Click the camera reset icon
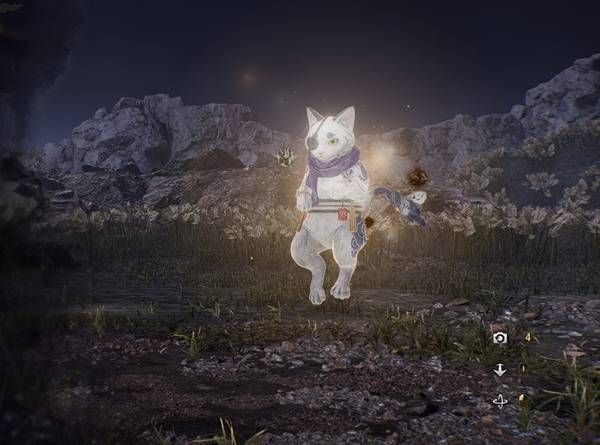 [x=500, y=338]
